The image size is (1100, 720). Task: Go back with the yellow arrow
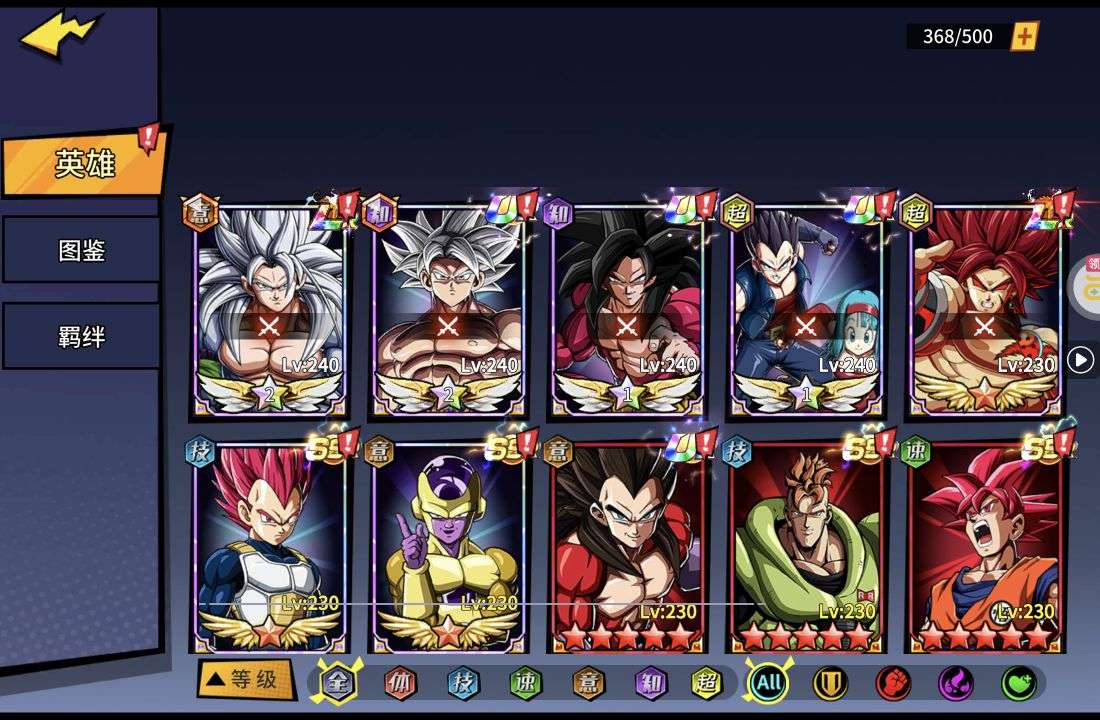click(58, 36)
